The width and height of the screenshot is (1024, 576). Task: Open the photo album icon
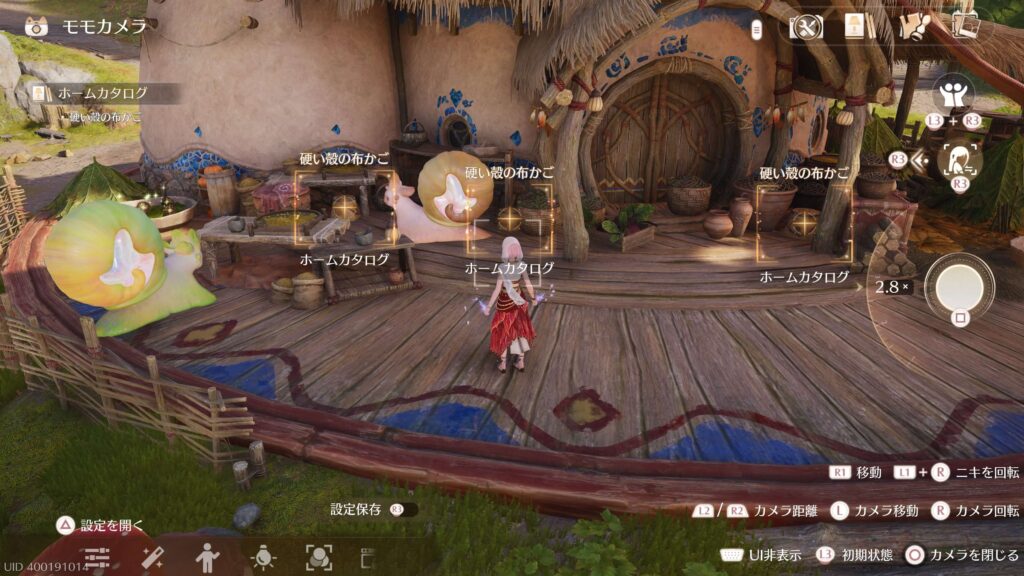[x=965, y=25]
